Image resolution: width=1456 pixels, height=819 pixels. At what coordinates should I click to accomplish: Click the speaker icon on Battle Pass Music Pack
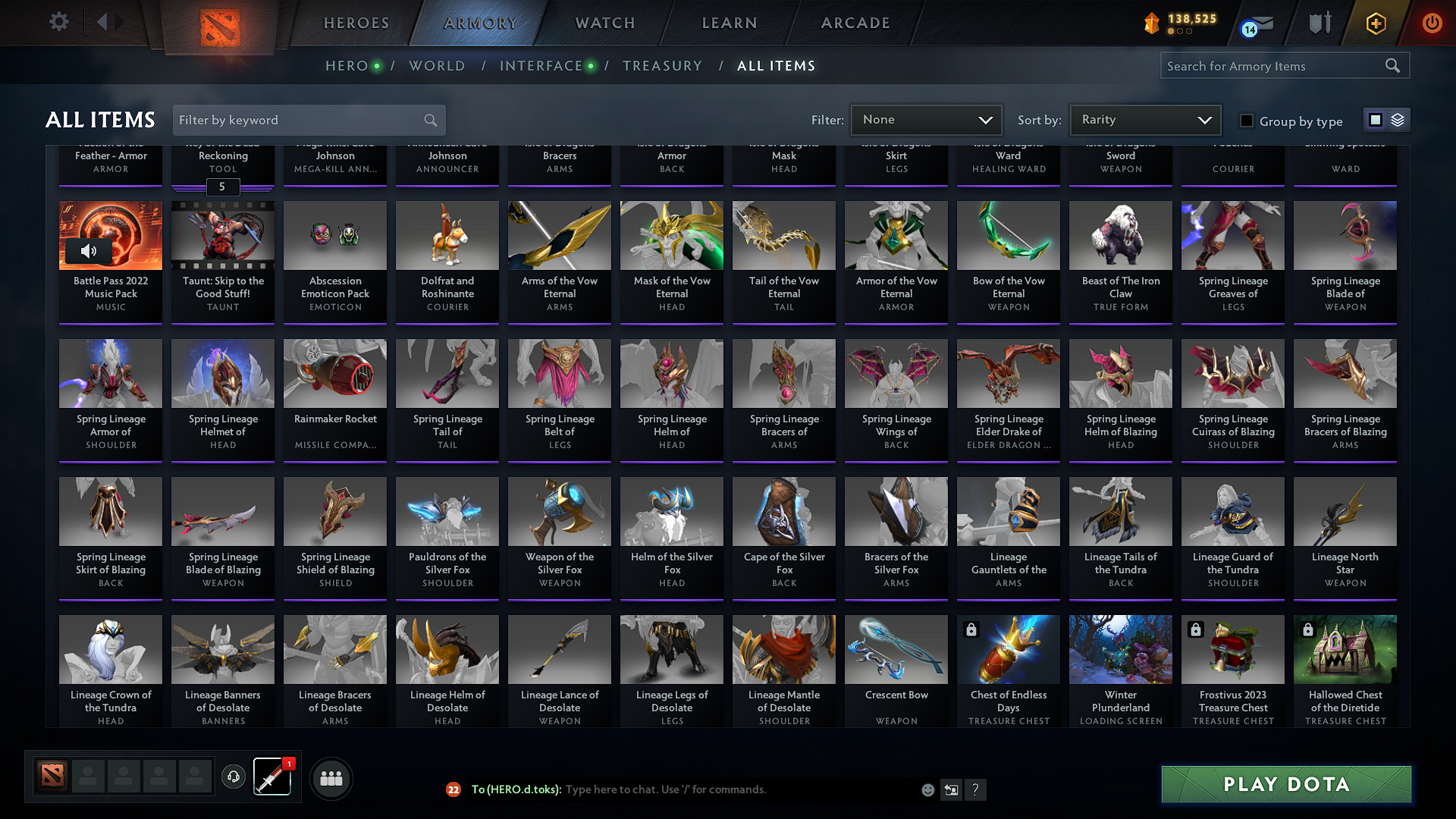tap(89, 250)
